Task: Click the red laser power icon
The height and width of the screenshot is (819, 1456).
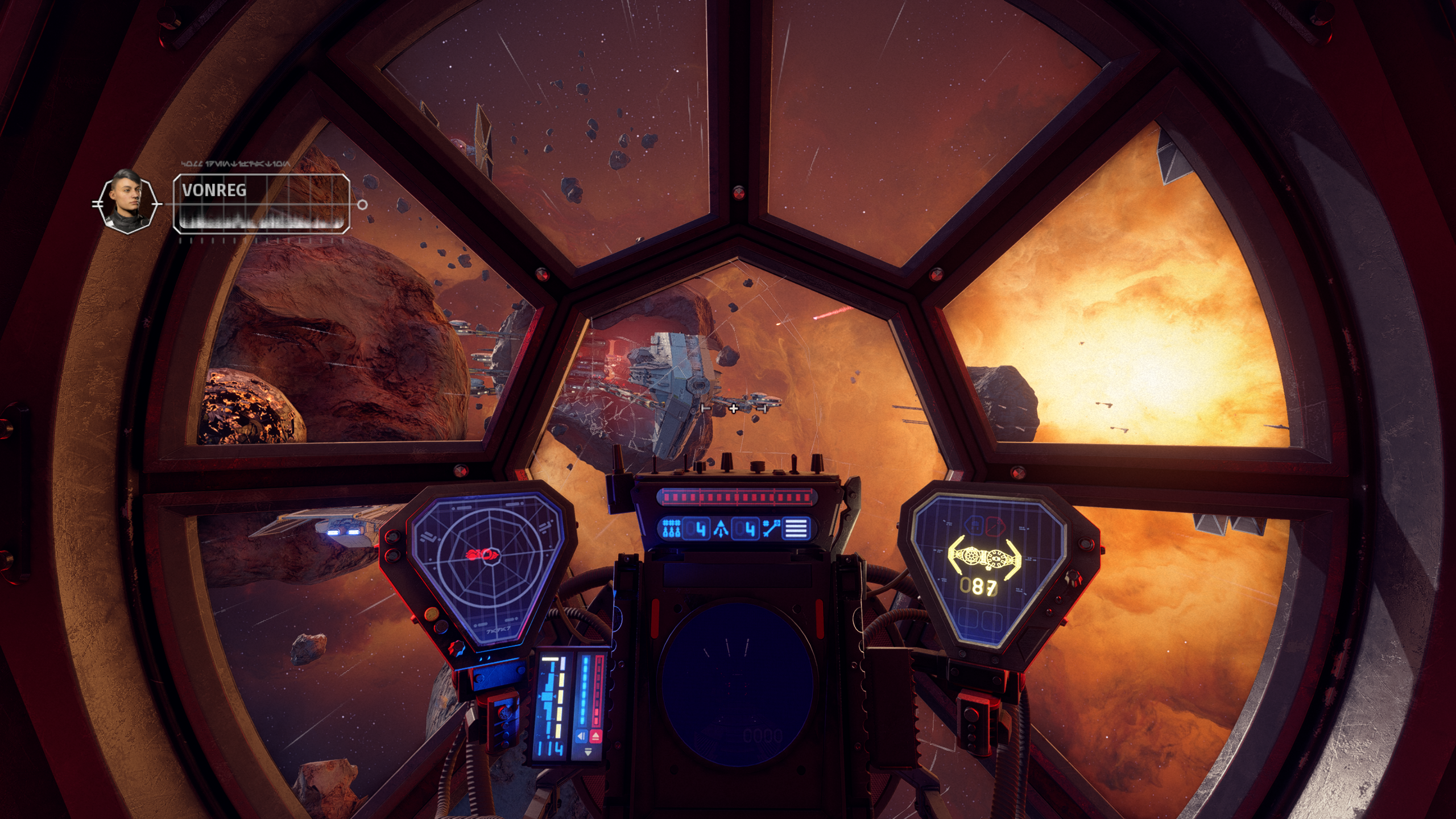Action: [595, 737]
